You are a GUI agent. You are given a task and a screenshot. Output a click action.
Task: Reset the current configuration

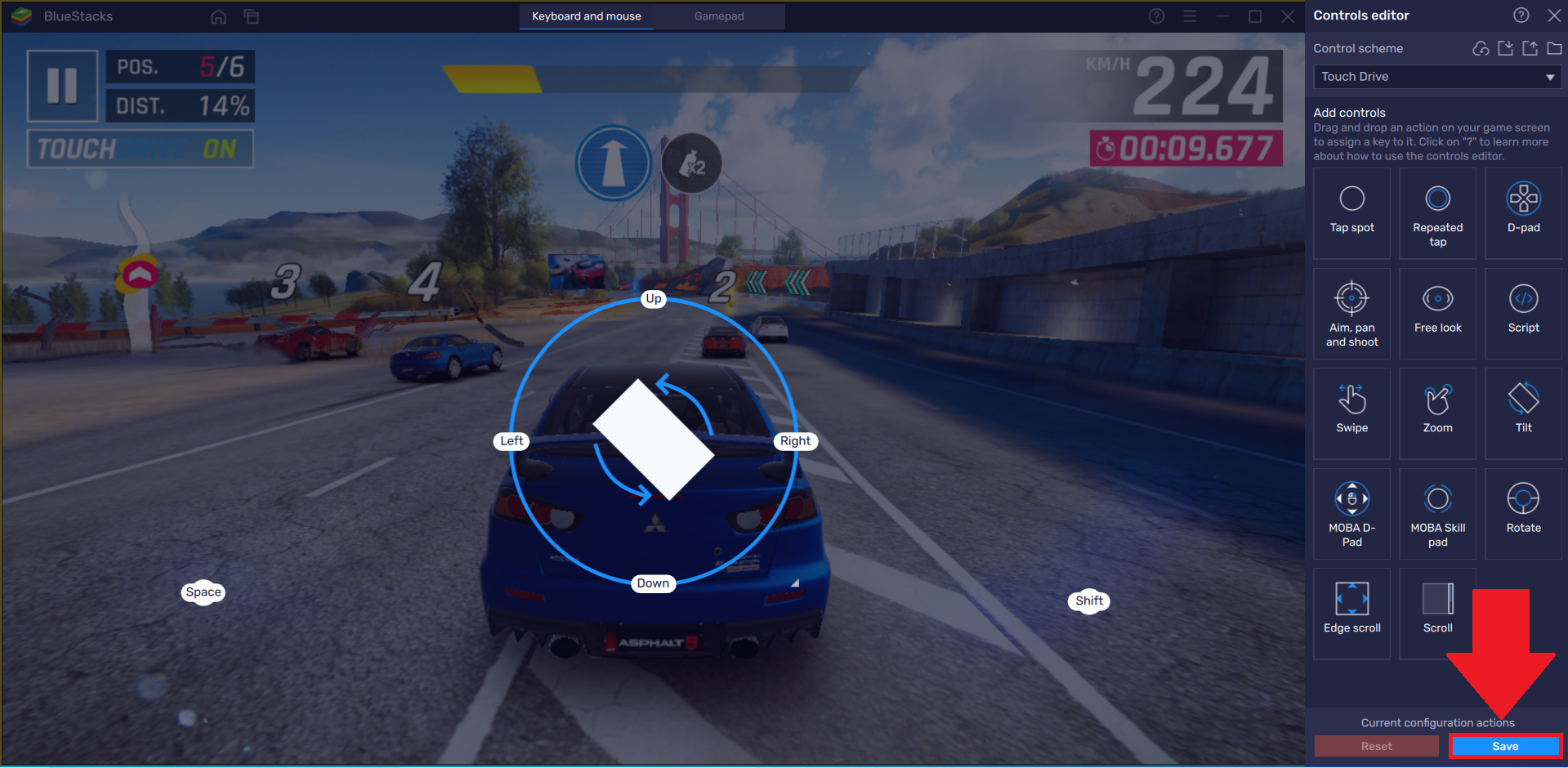pyautogui.click(x=1376, y=746)
